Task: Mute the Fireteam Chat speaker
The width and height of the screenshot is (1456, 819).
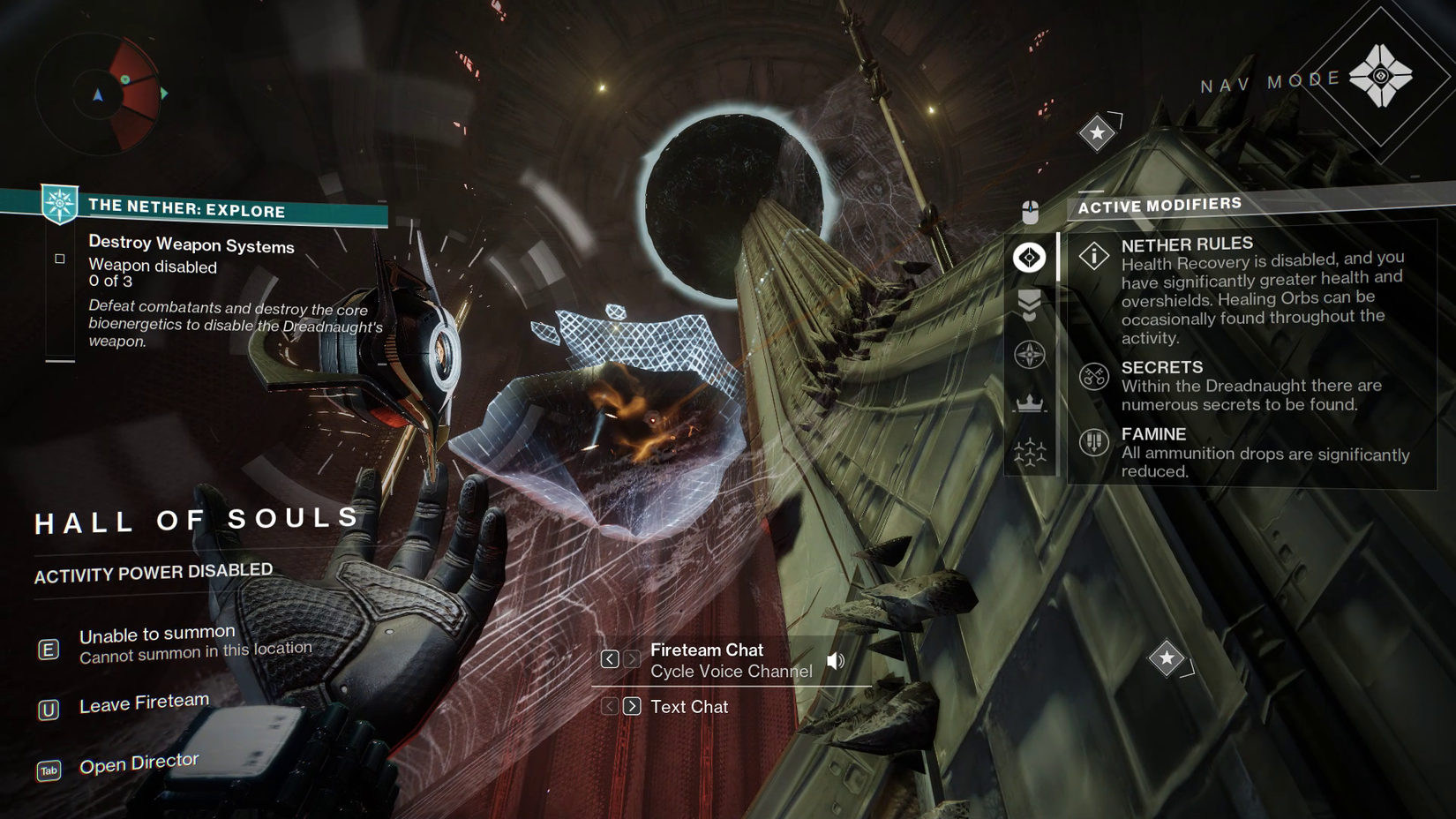Action: click(x=836, y=659)
